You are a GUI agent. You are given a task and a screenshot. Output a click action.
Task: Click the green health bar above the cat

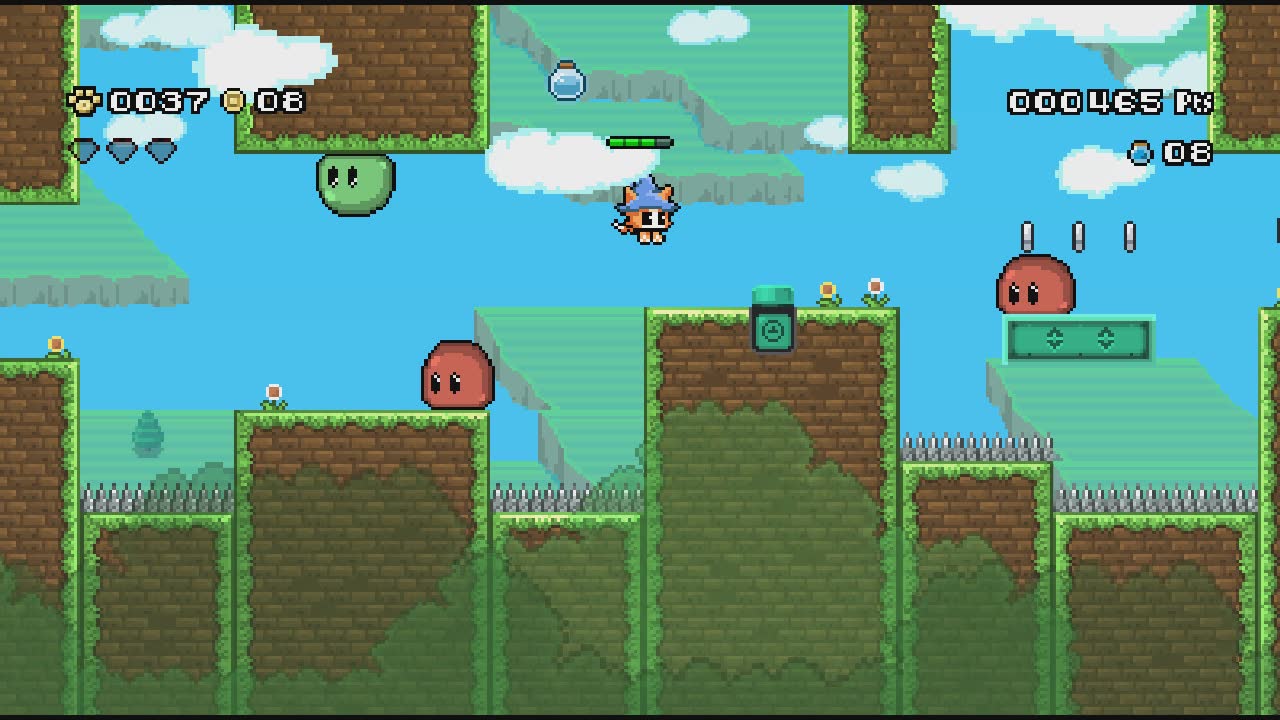pyautogui.click(x=640, y=140)
